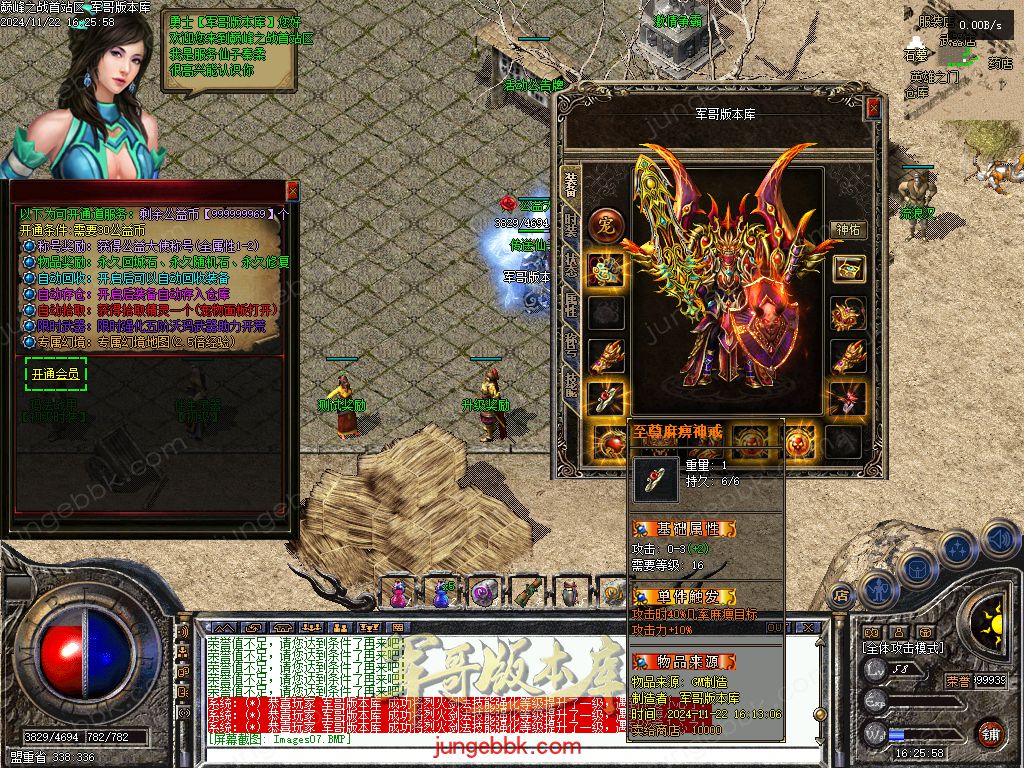This screenshot has width=1024, height=768.
Task: Toggle the speaker sound button
Action: coord(999,540)
